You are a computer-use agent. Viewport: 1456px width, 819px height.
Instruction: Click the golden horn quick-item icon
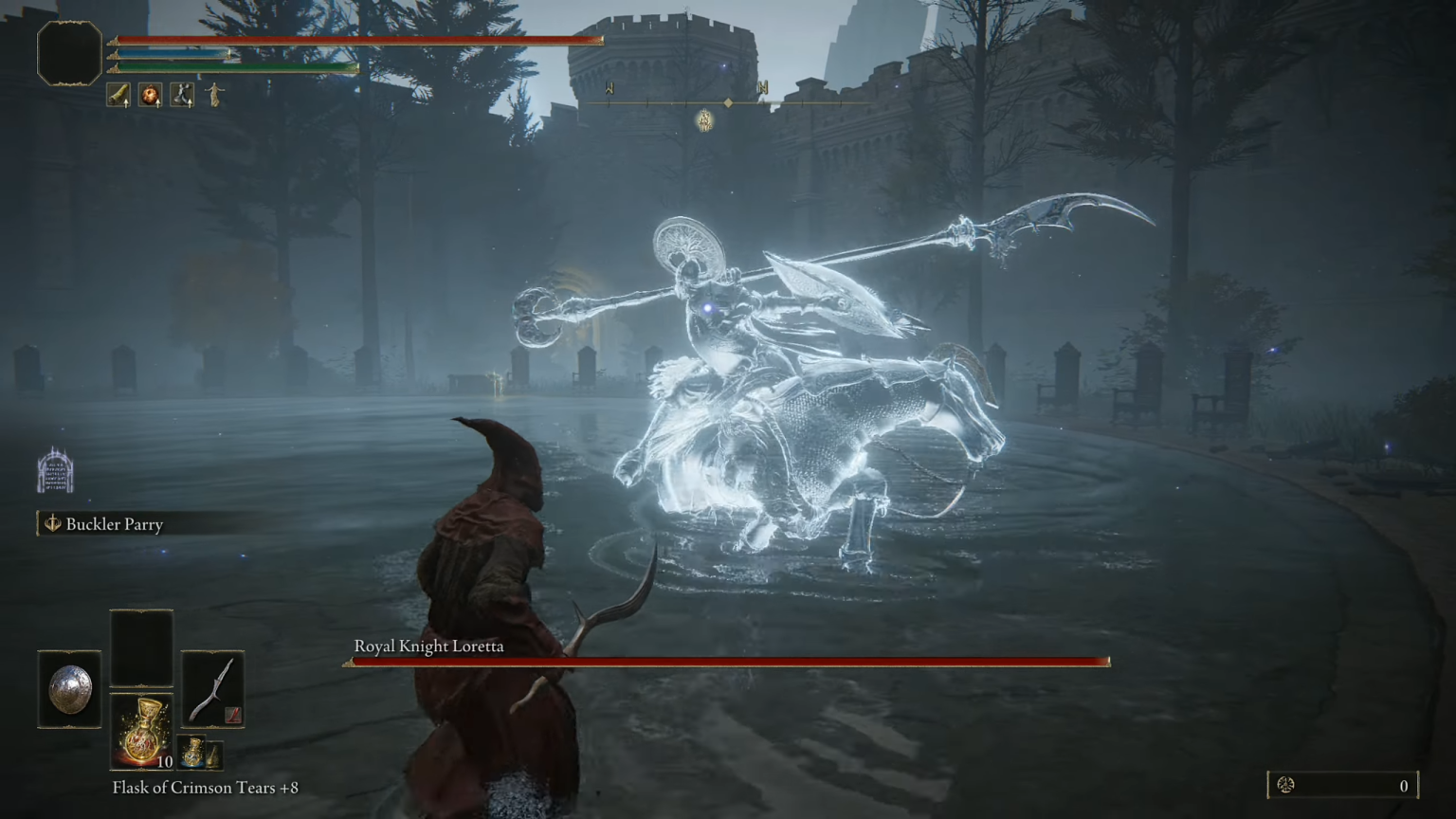click(118, 95)
